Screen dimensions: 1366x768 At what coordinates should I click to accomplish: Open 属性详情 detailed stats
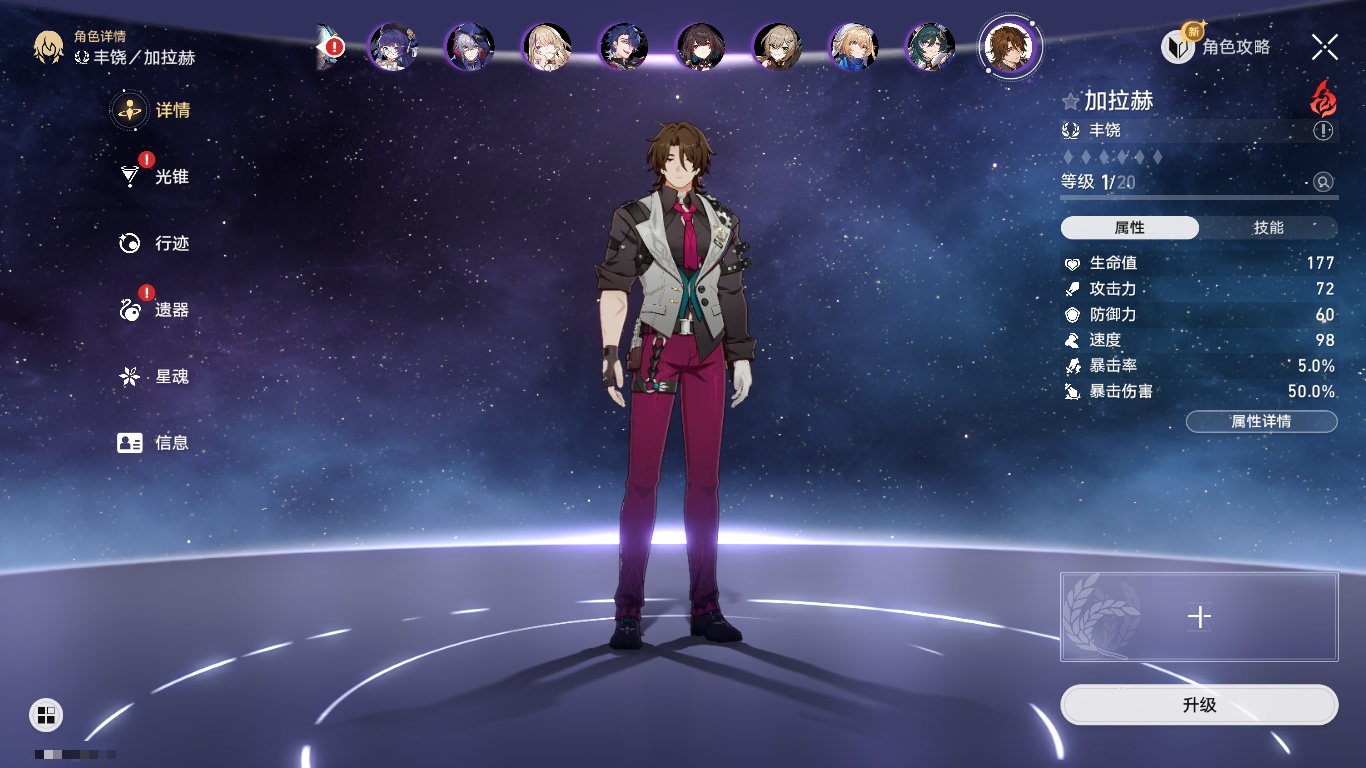(x=1261, y=422)
